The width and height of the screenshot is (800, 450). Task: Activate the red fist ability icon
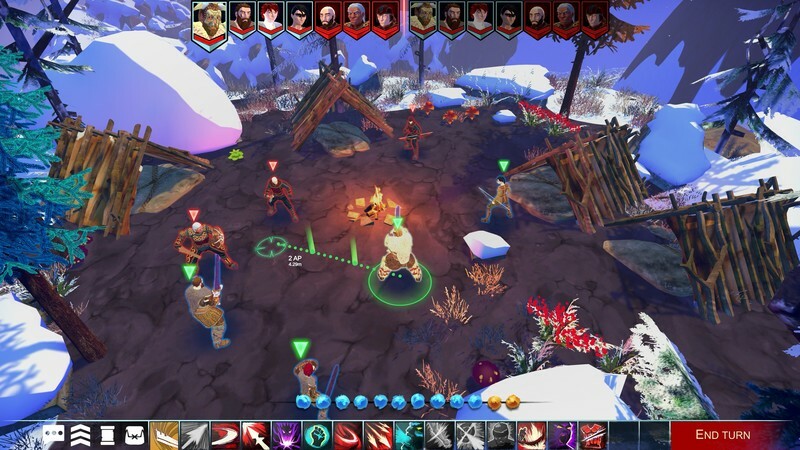pyautogui.click(x=593, y=435)
